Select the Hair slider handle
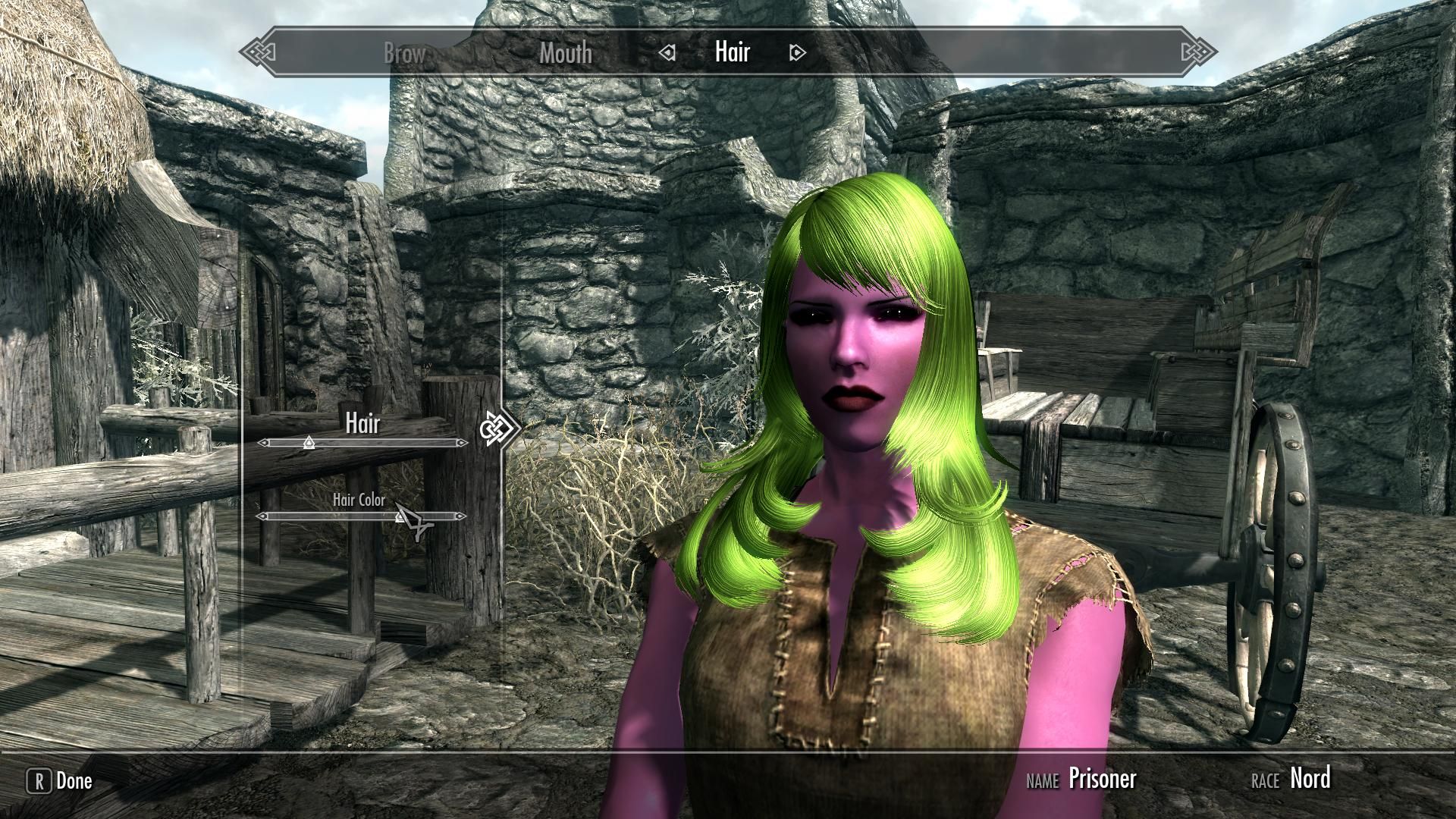Viewport: 1456px width, 819px height. point(309,441)
